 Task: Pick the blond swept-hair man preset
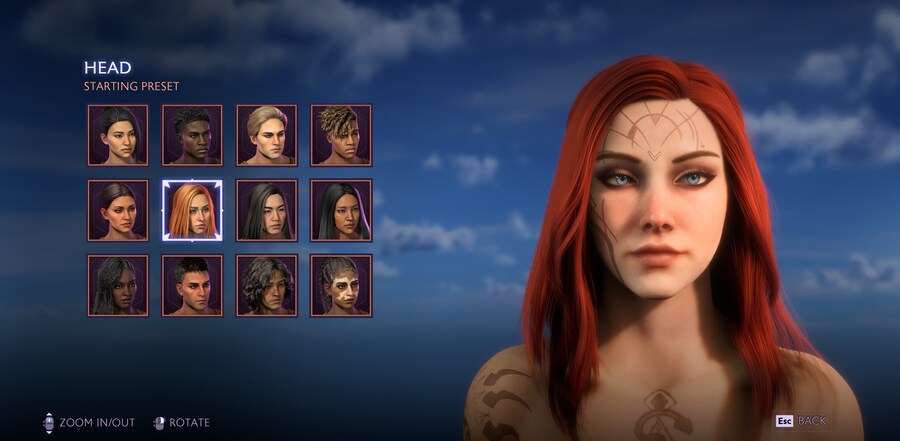pos(267,135)
